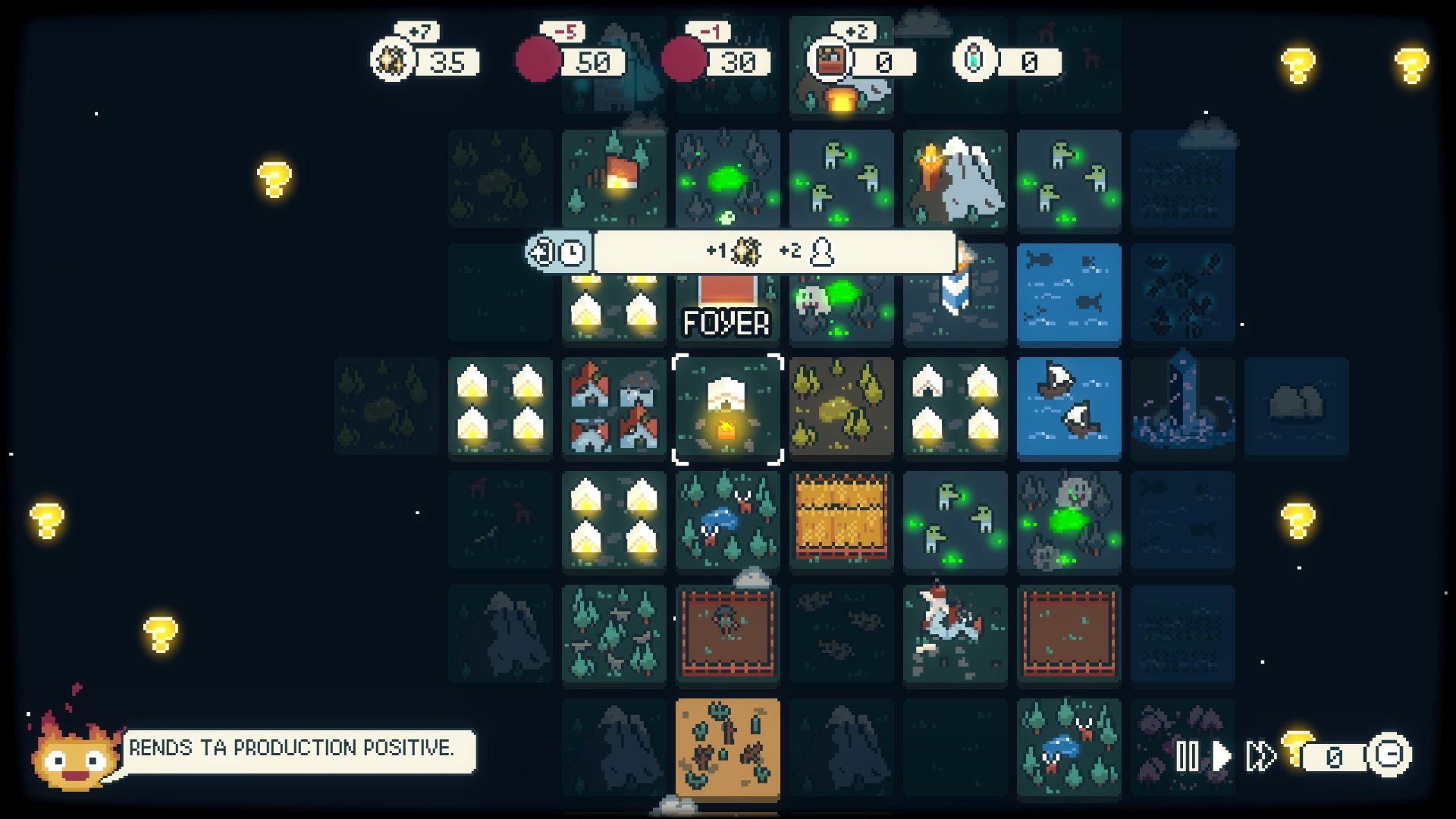Choose the fenced pen tile with creature
Viewport: 1456px width, 819px height.
pos(727,634)
